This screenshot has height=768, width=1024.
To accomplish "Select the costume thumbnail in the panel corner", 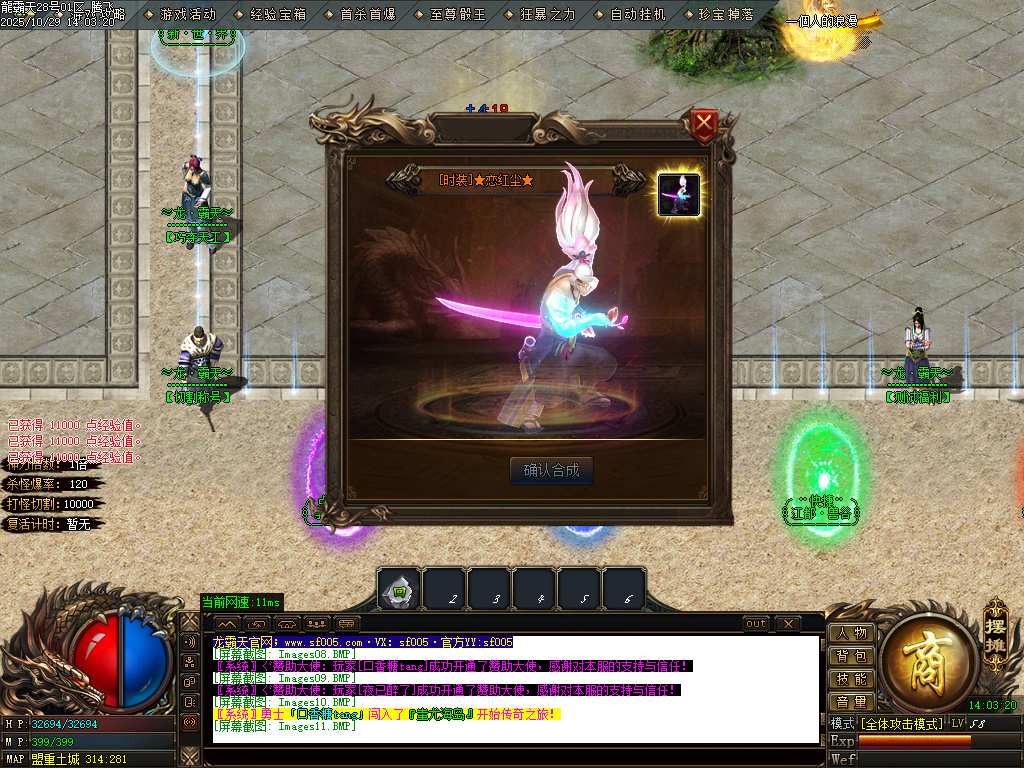I will coord(678,194).
